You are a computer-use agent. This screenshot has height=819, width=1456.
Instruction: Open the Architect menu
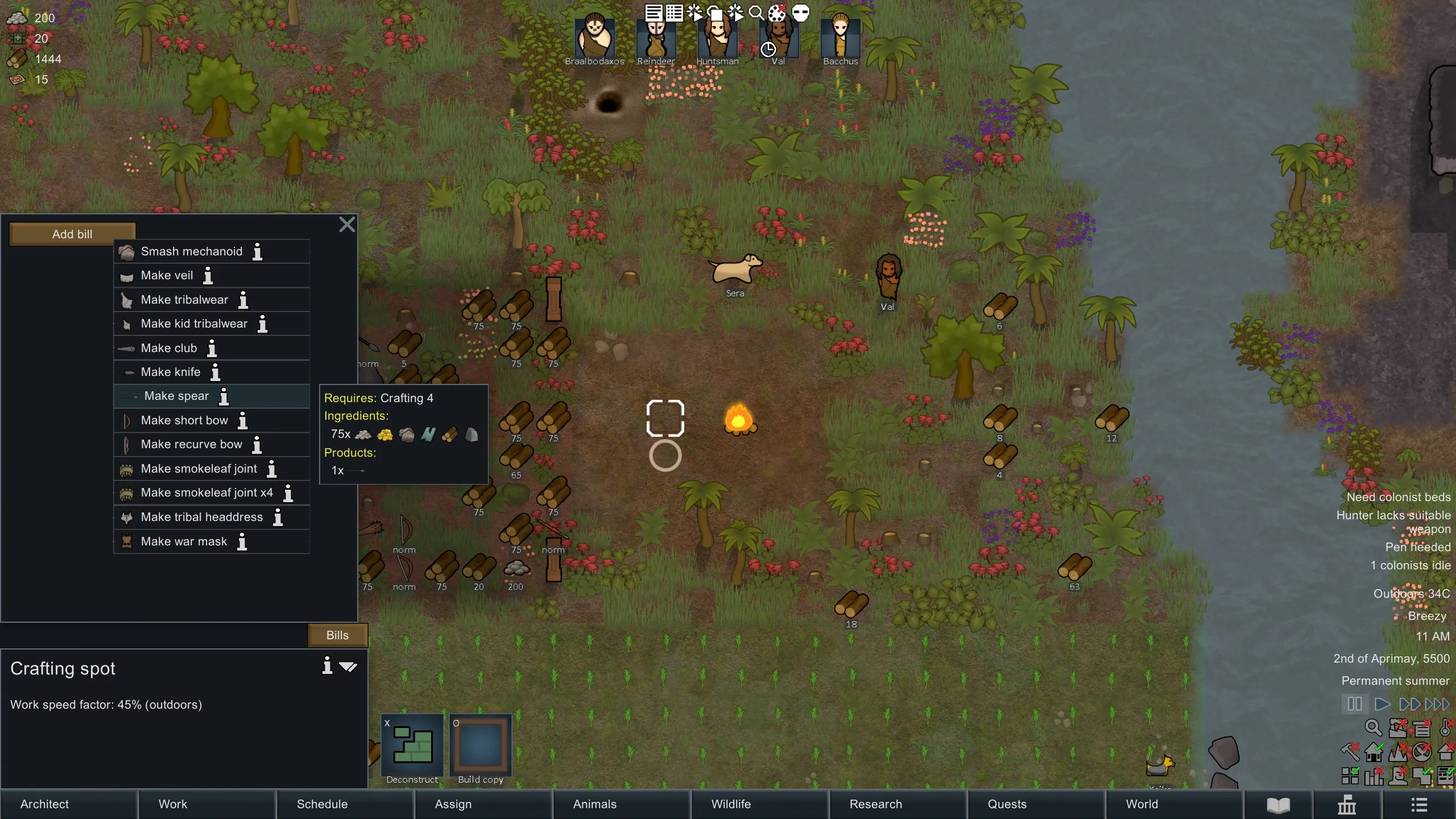44,804
